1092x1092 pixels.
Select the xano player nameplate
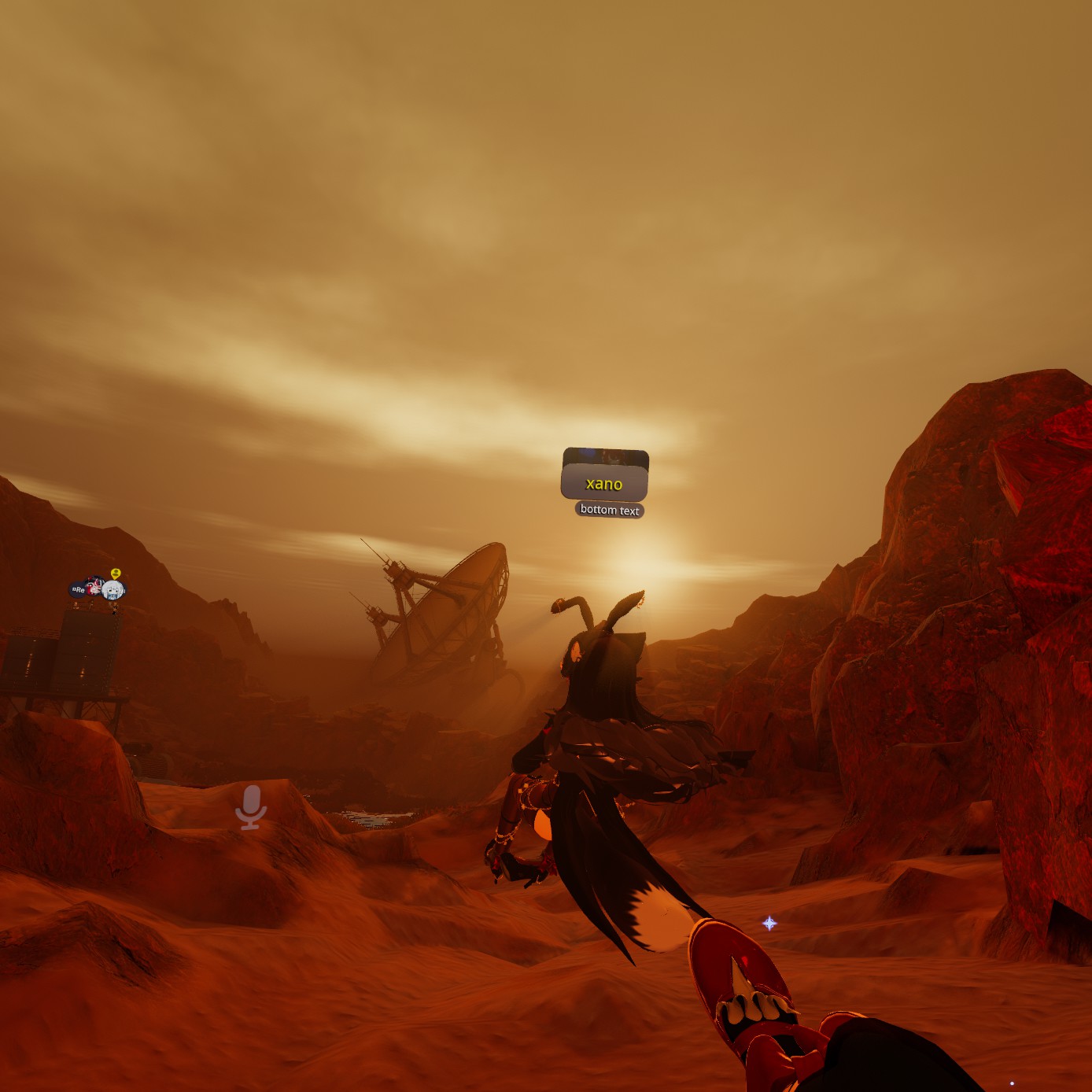(604, 483)
